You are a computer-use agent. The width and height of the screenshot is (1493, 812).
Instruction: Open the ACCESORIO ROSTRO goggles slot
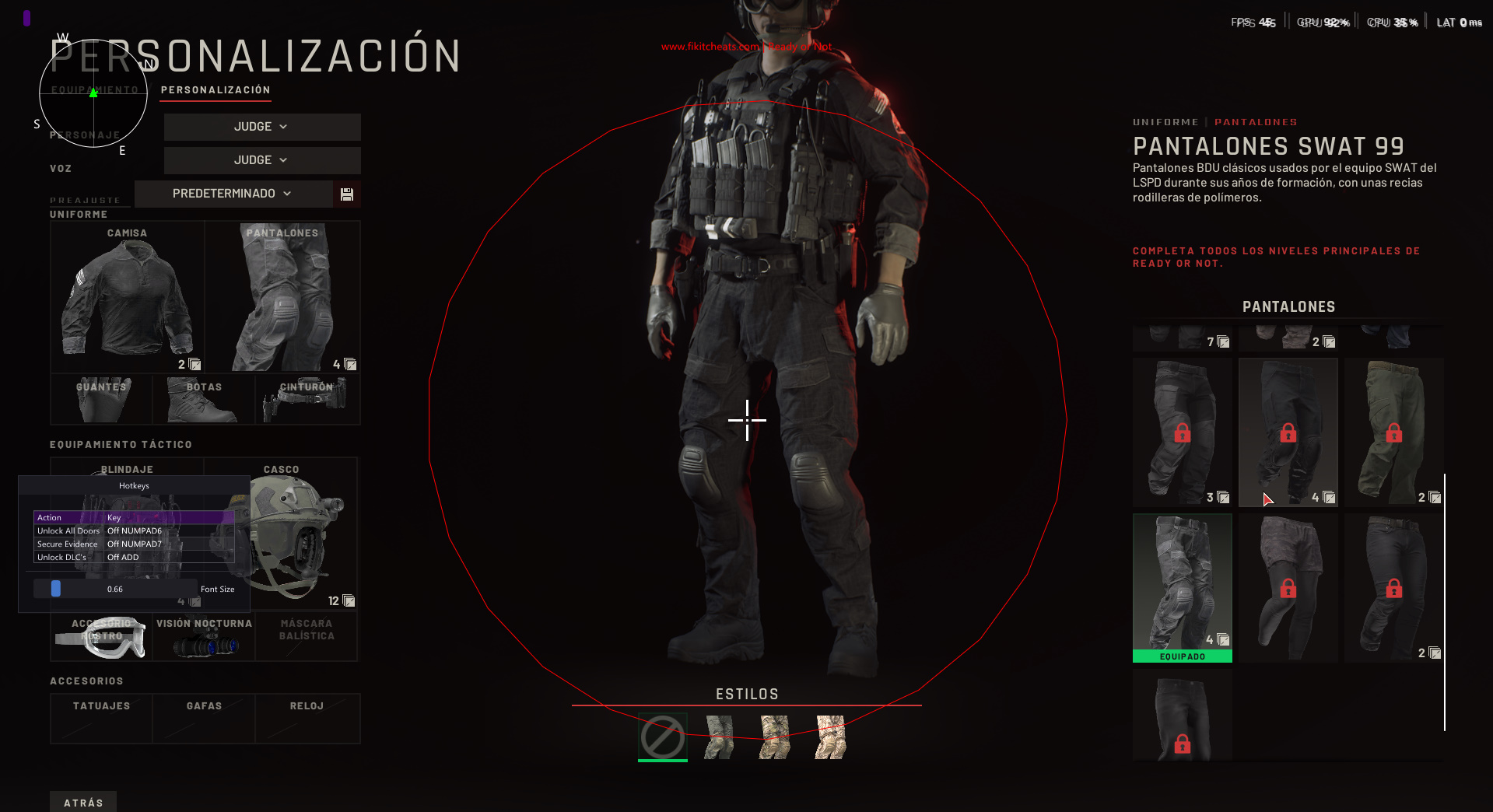point(100,635)
